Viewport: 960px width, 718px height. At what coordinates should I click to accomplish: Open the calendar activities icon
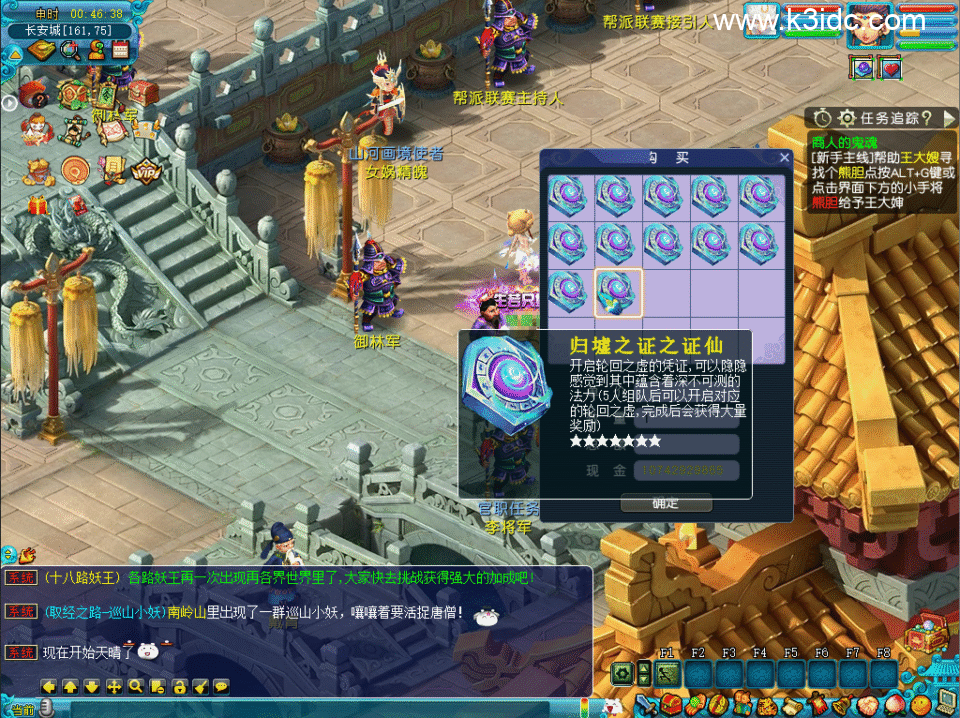(x=121, y=50)
